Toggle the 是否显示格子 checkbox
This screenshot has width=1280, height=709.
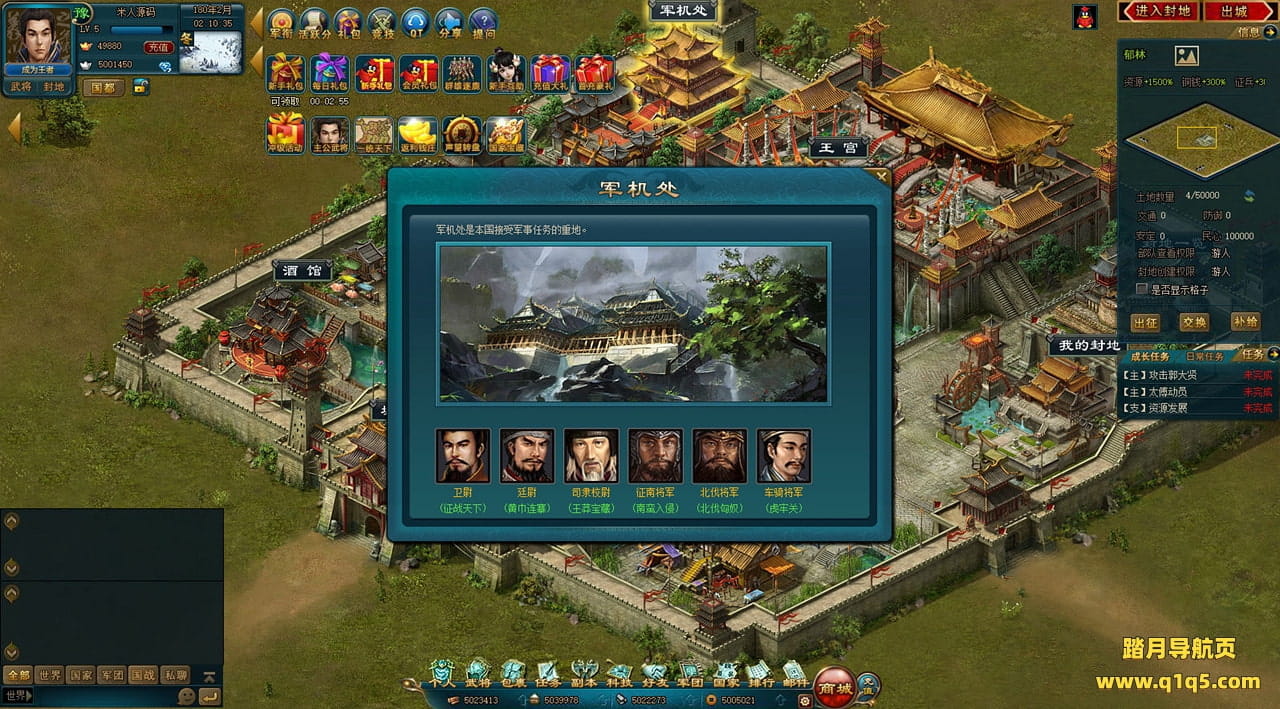pos(1142,289)
